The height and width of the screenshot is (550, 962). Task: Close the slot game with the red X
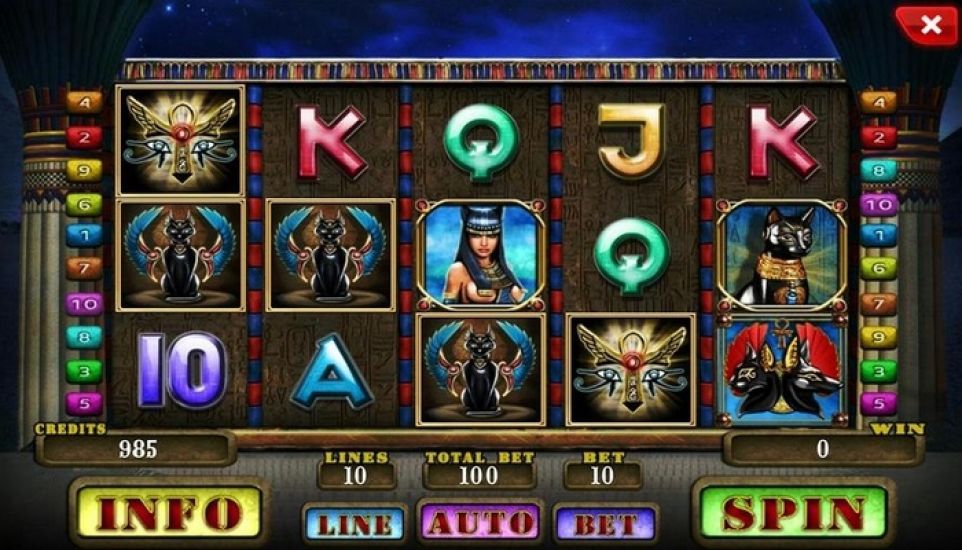click(929, 25)
